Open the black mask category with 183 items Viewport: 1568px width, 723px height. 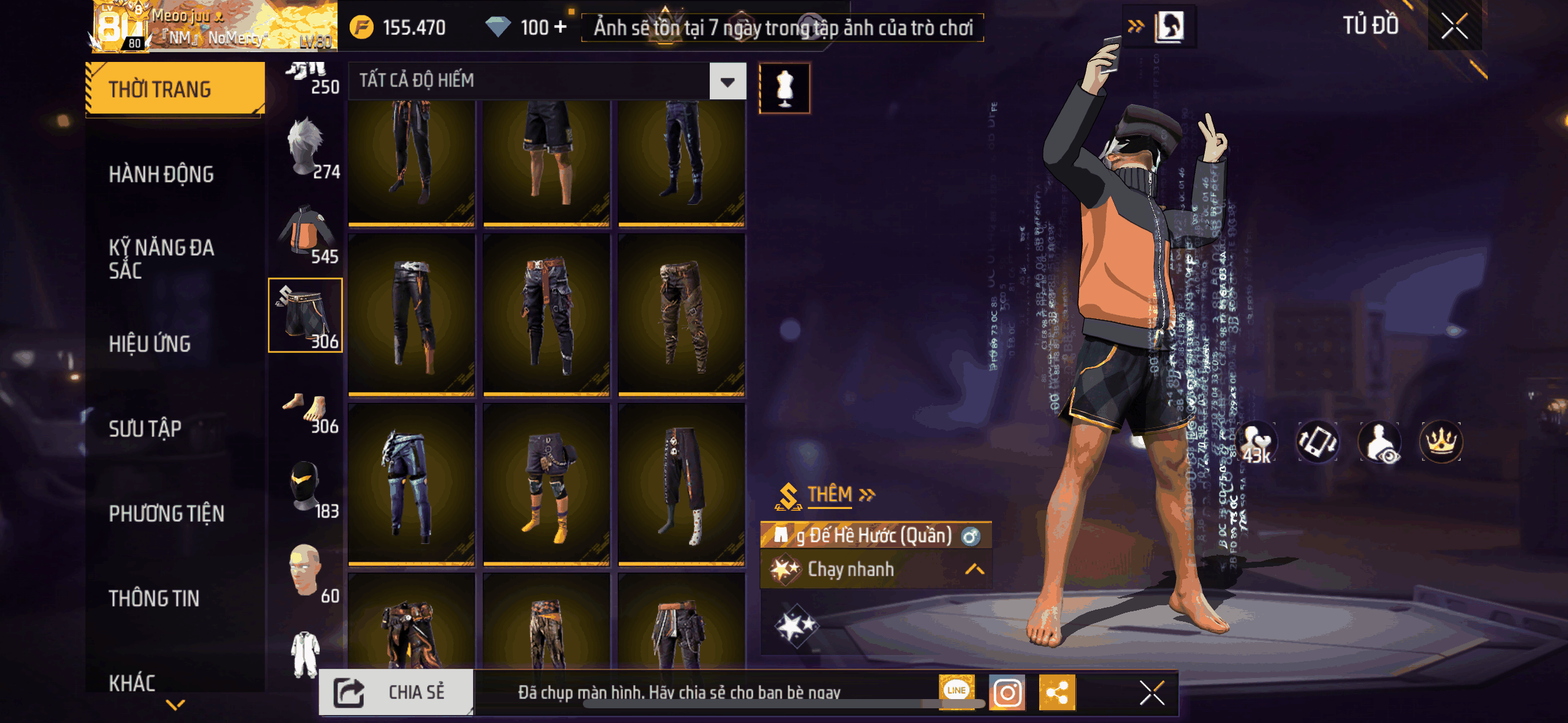pos(307,488)
